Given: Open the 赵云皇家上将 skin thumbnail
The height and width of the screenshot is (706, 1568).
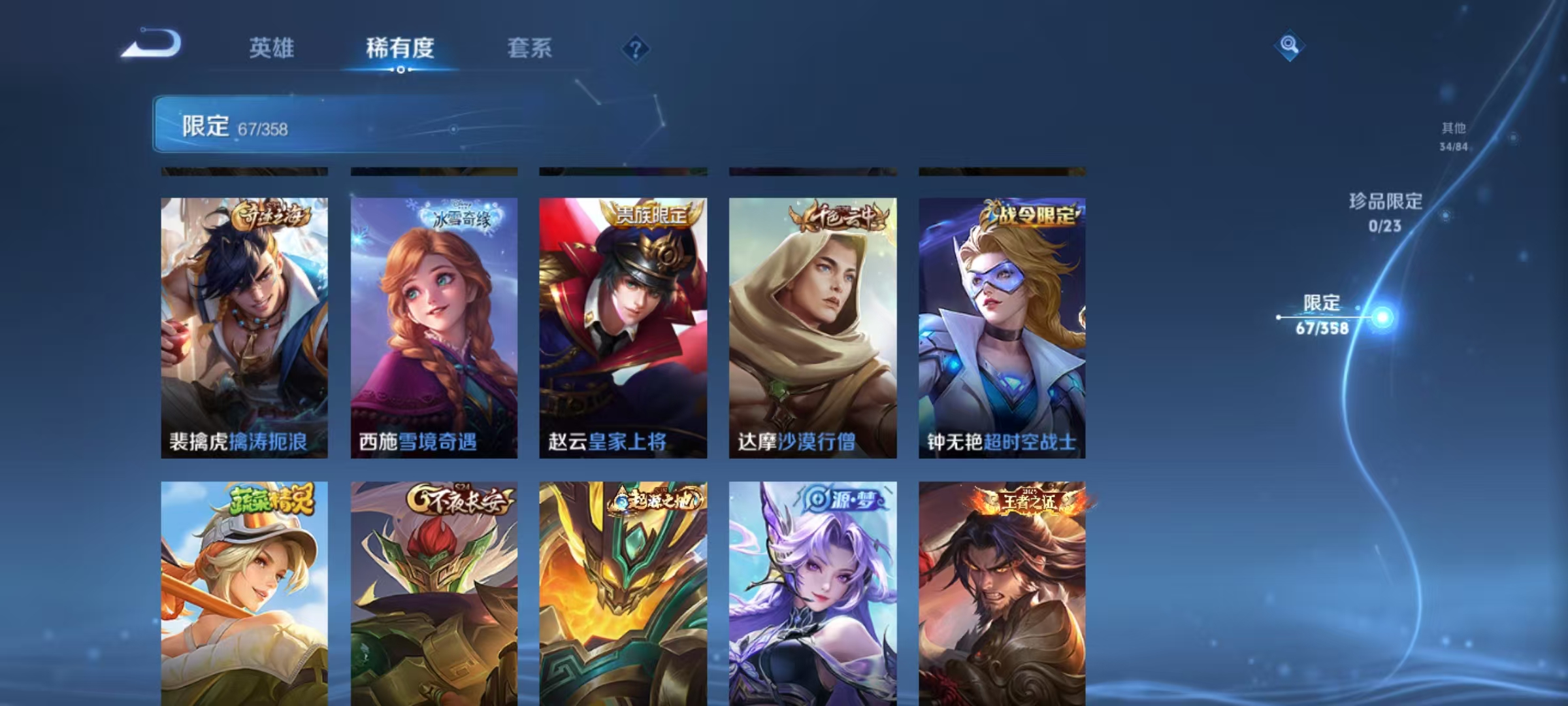Looking at the screenshot, I should (624, 327).
